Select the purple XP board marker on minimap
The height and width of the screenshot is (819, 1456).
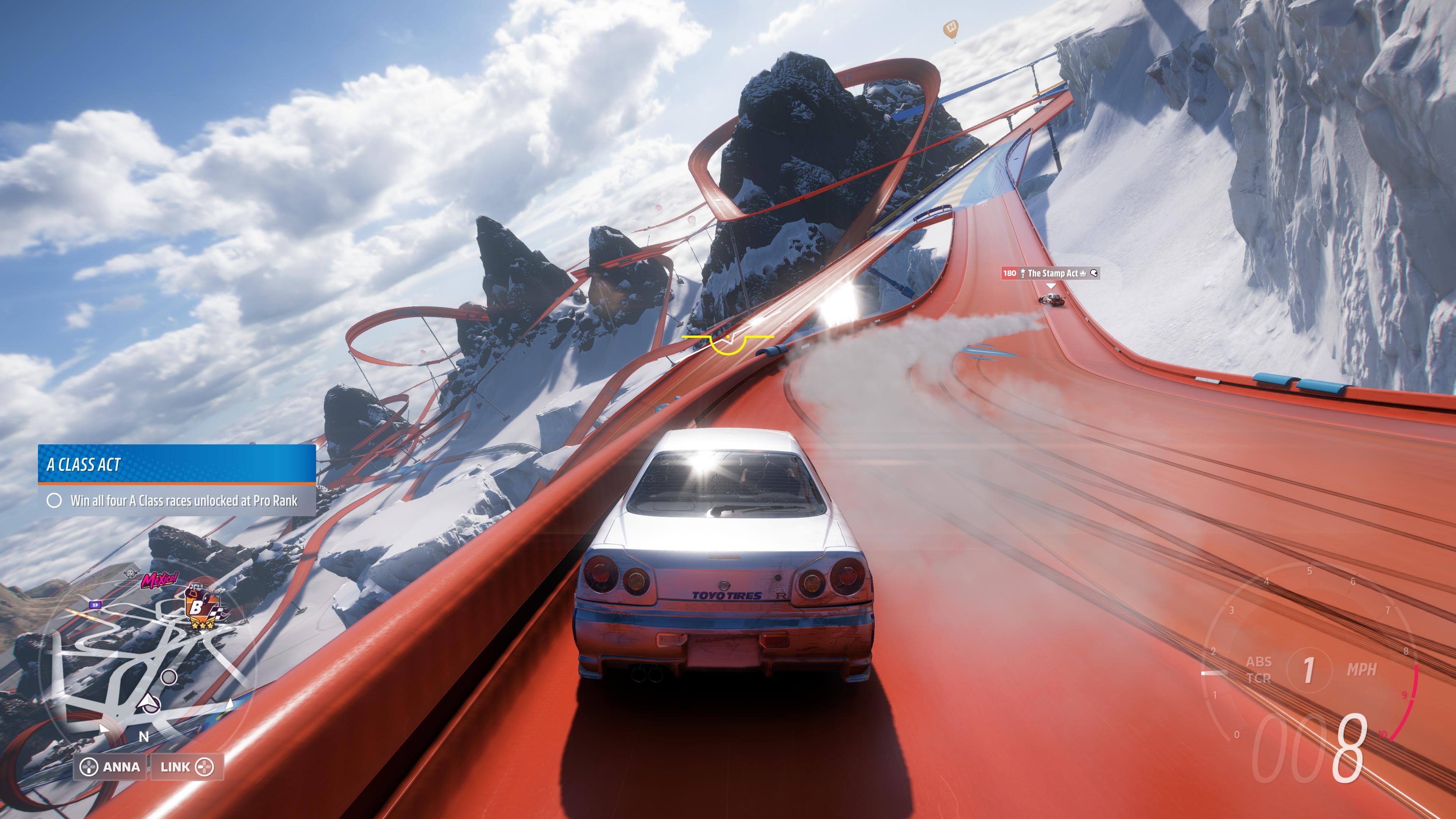(95, 605)
